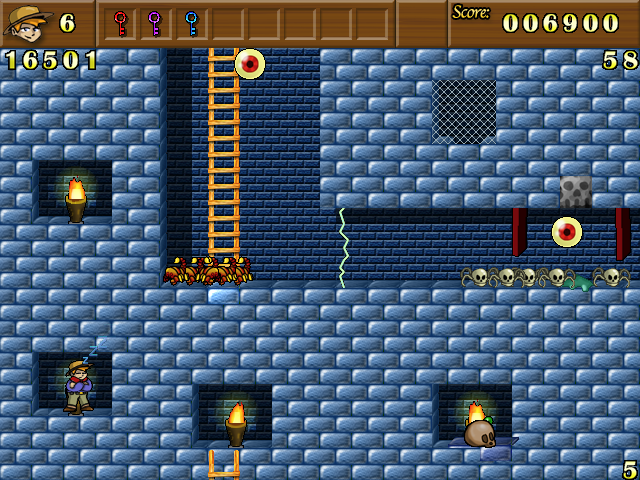Click the explorer portrait icon

click(26, 22)
